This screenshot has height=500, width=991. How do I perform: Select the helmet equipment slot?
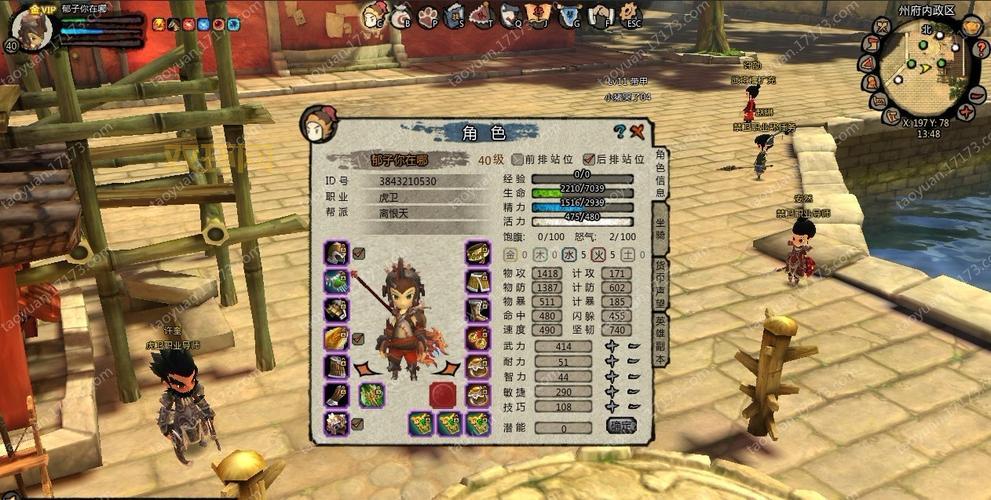pyautogui.click(x=336, y=252)
